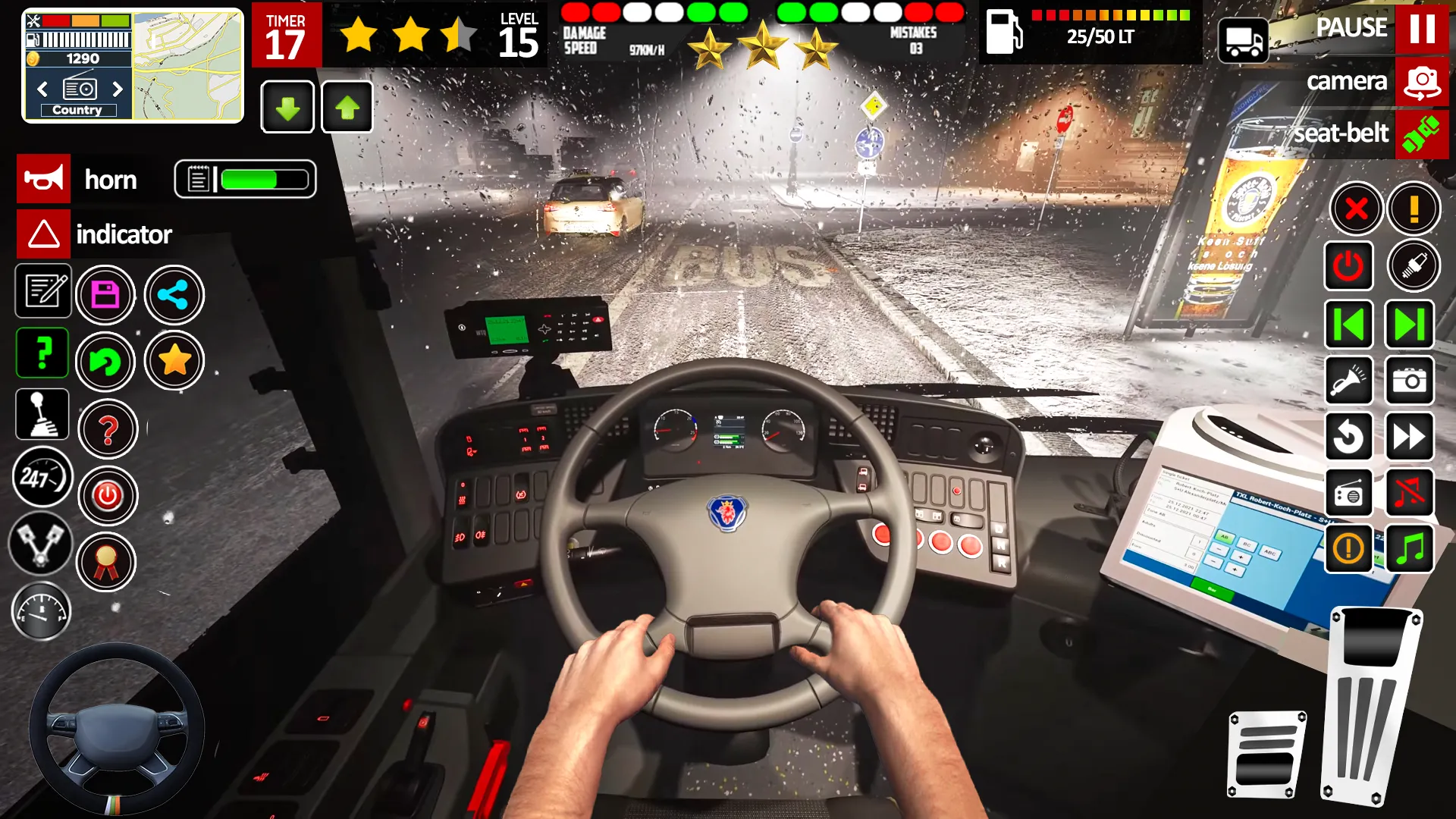Select the golden star rating icon
This screenshot has height=819, width=1456.
coord(174,362)
